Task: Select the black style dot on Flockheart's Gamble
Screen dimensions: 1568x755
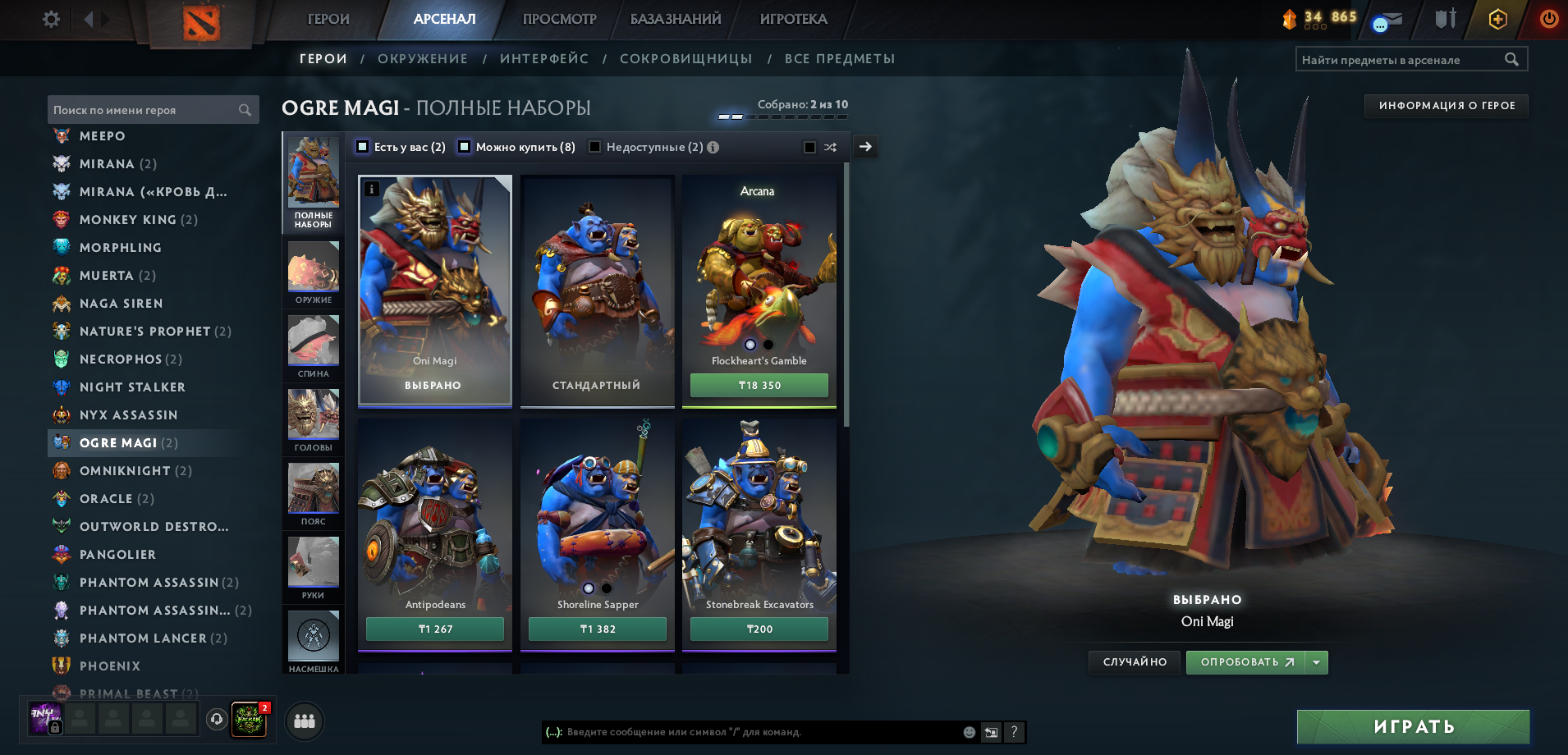Action: 769,344
